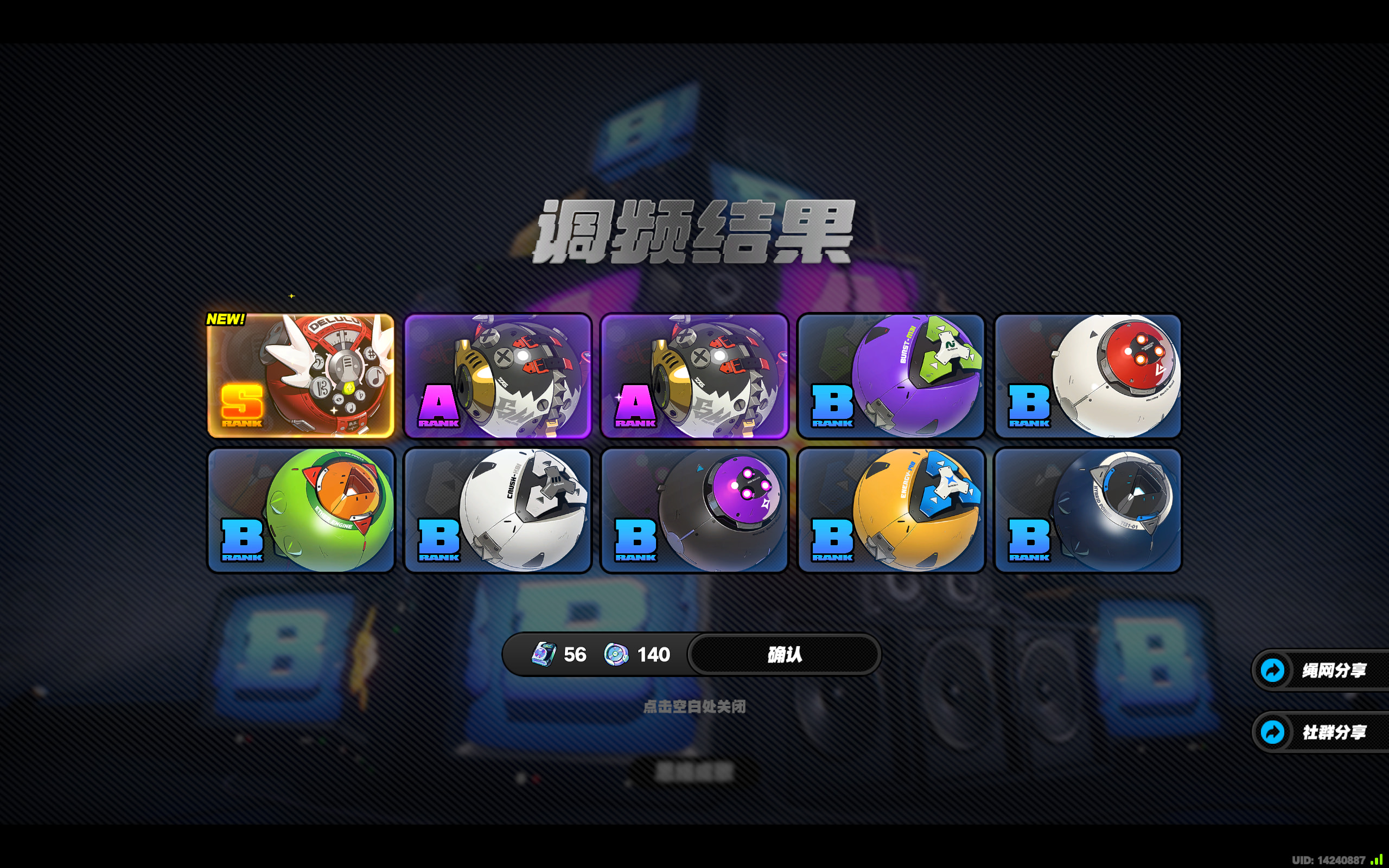Select the green B-rank W-Engine card
Viewport: 1389px width, 868px height.
(x=301, y=510)
